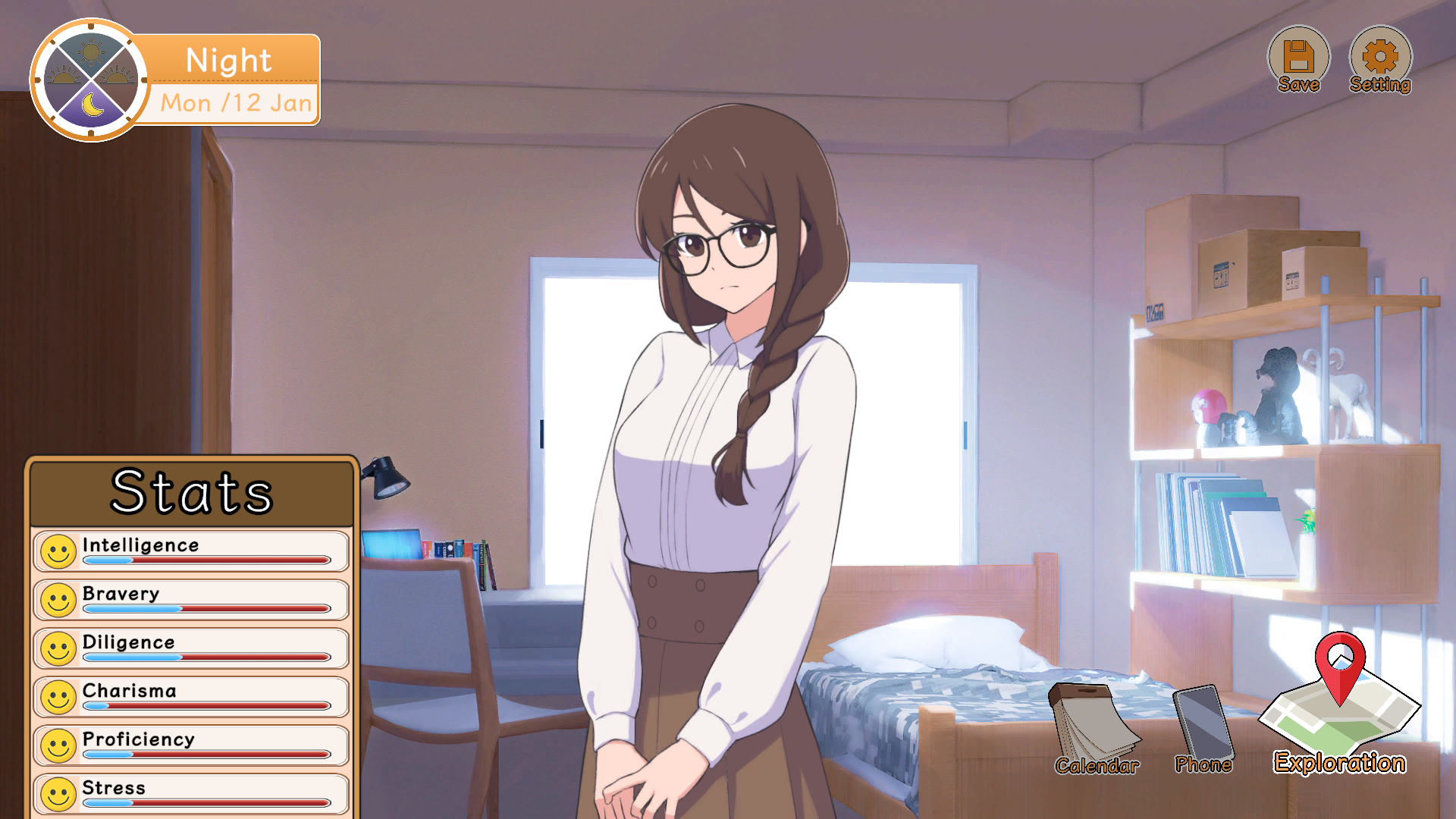The image size is (1456, 819).
Task: Select the Stress stat row
Action: [191, 792]
